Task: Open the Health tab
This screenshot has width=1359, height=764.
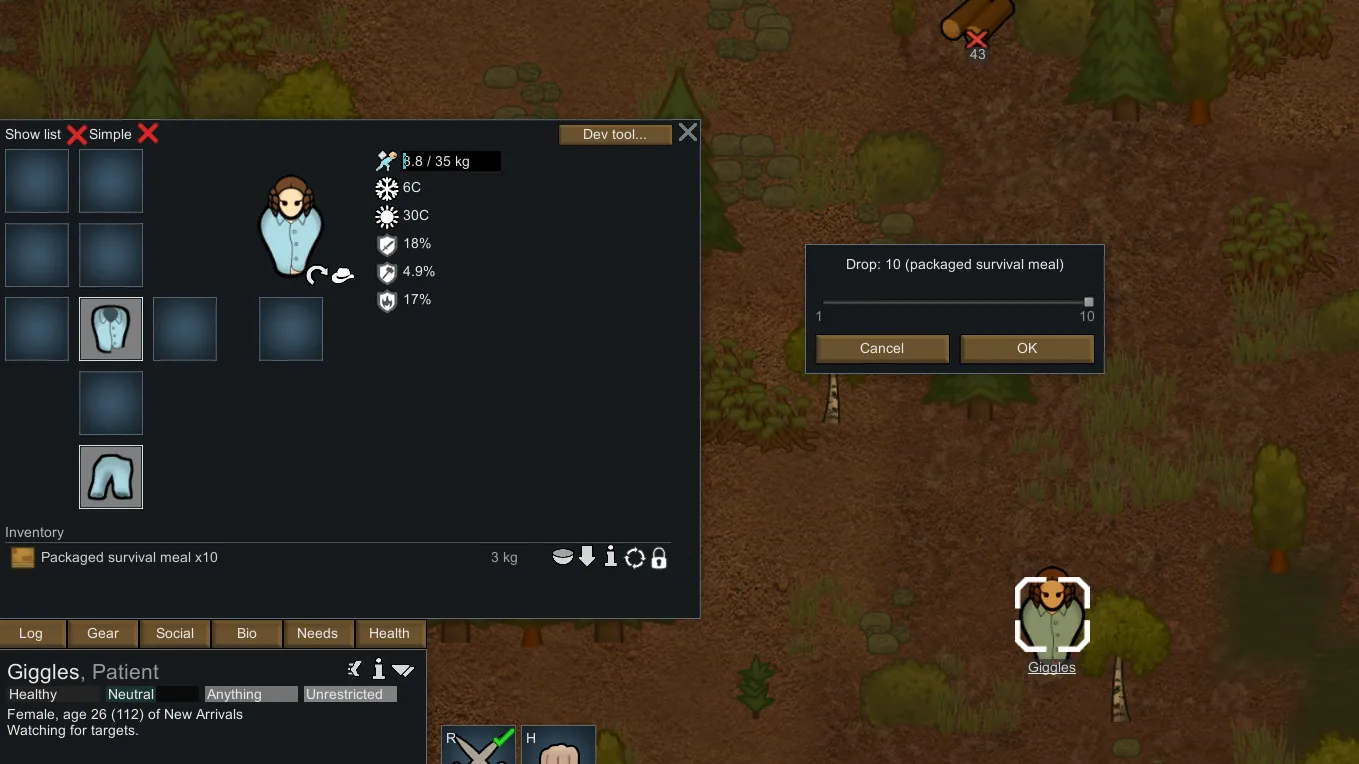Action: [389, 633]
